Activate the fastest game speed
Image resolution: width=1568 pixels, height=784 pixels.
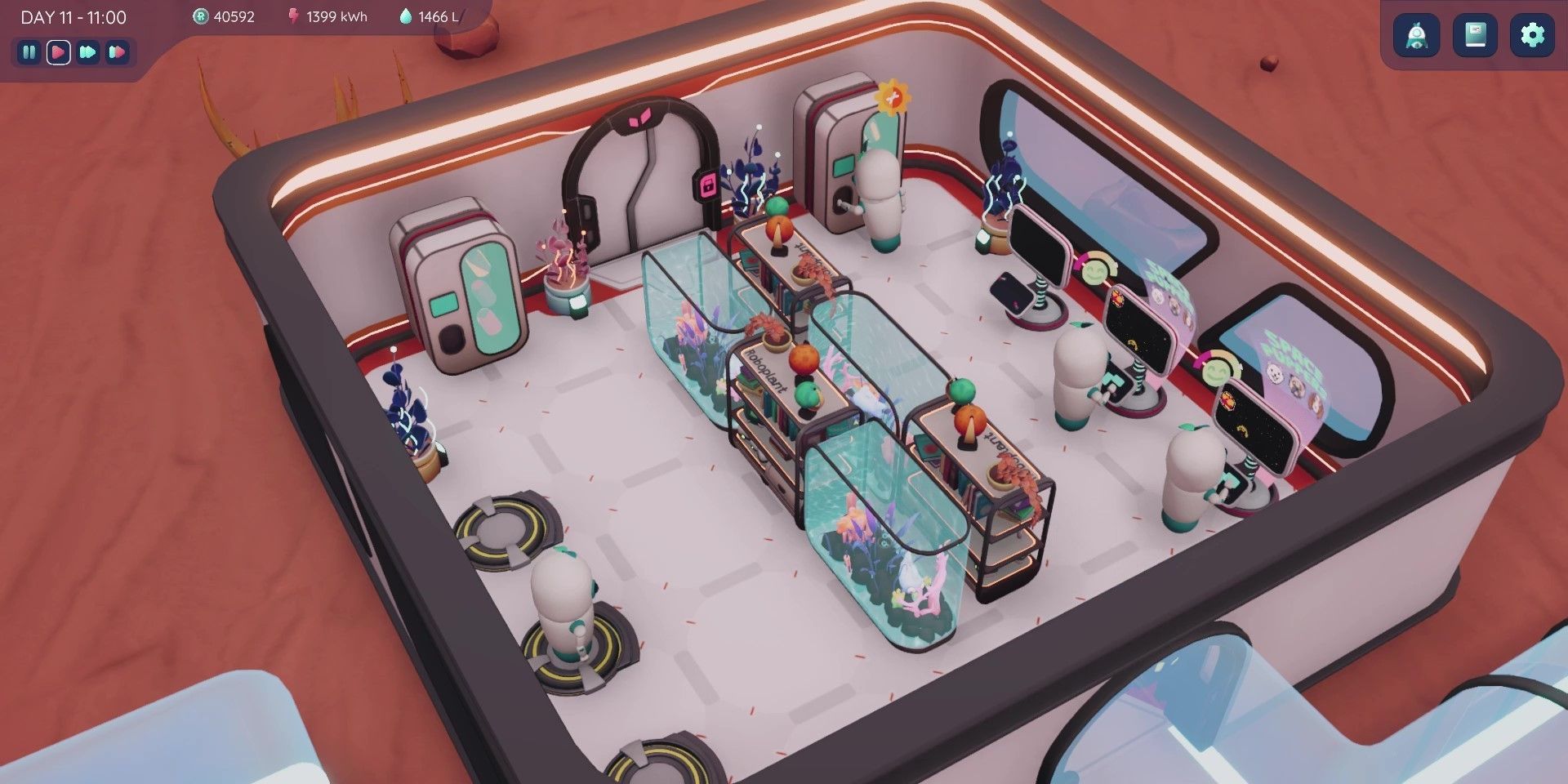click(x=117, y=52)
